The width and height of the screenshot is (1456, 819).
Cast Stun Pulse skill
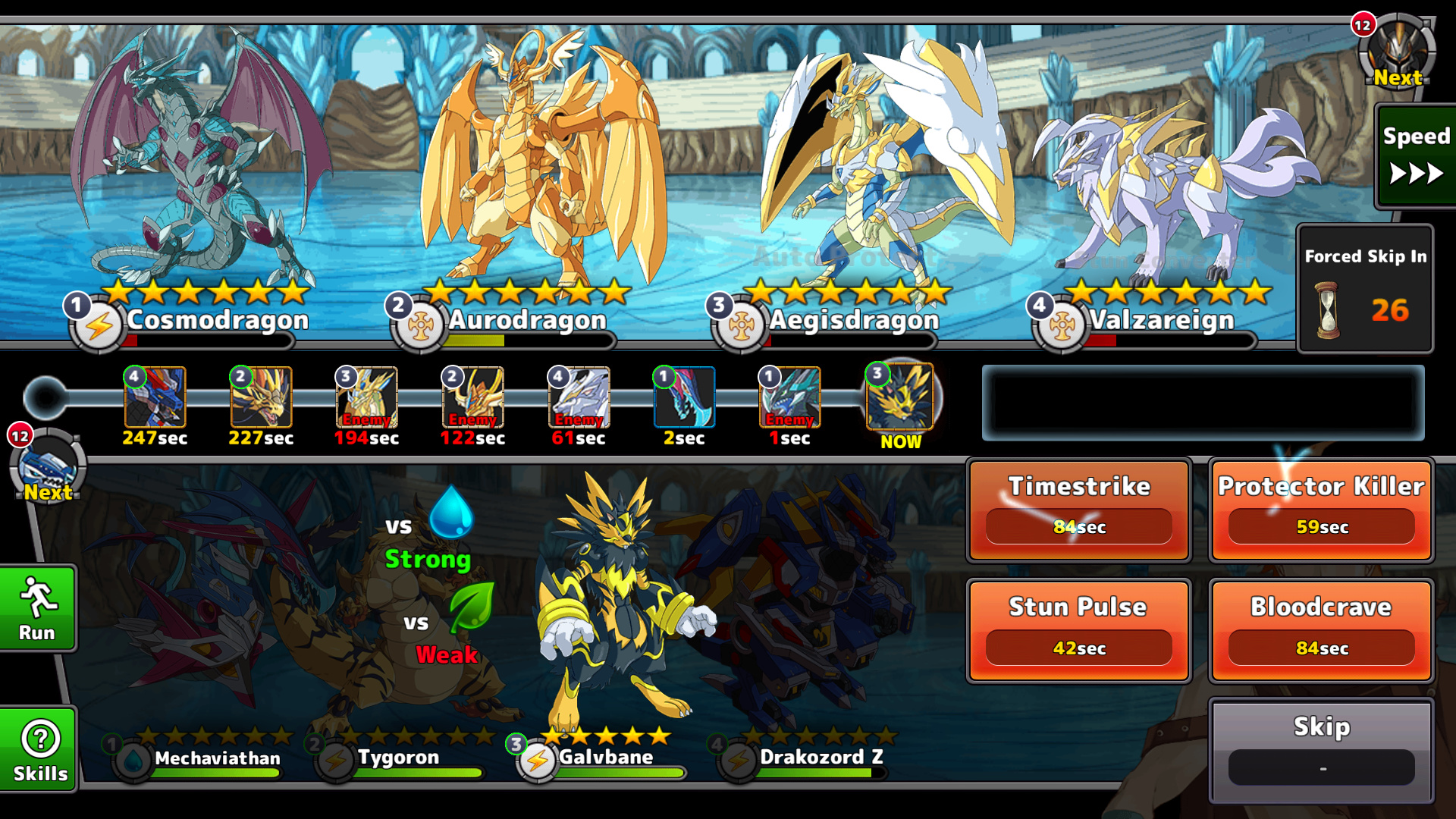(x=1078, y=631)
